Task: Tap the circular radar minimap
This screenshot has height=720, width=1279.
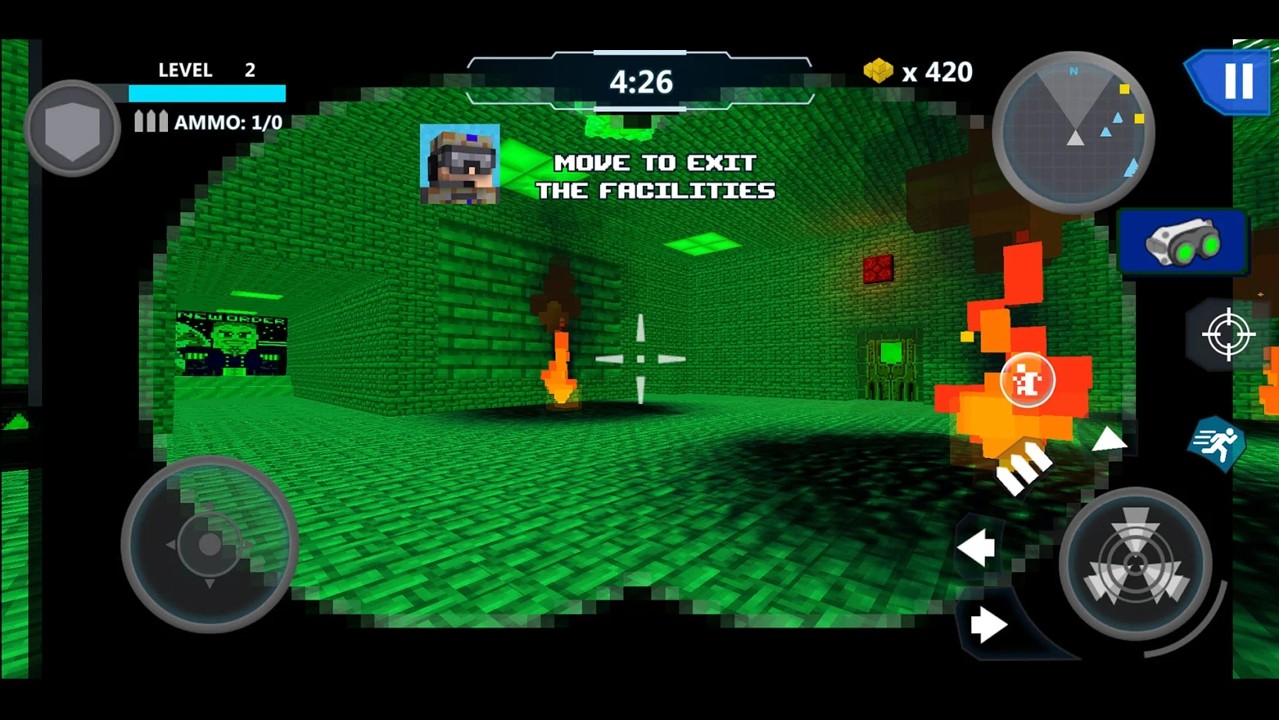Action: 1074,132
